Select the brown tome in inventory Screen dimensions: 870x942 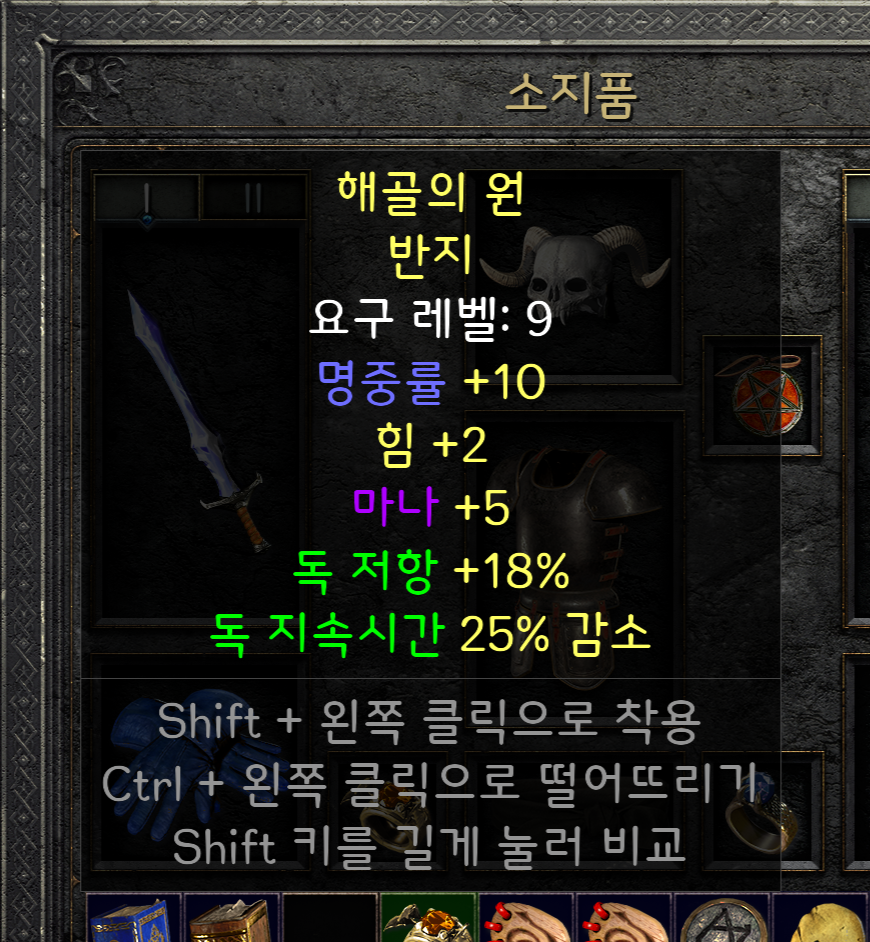(232, 920)
